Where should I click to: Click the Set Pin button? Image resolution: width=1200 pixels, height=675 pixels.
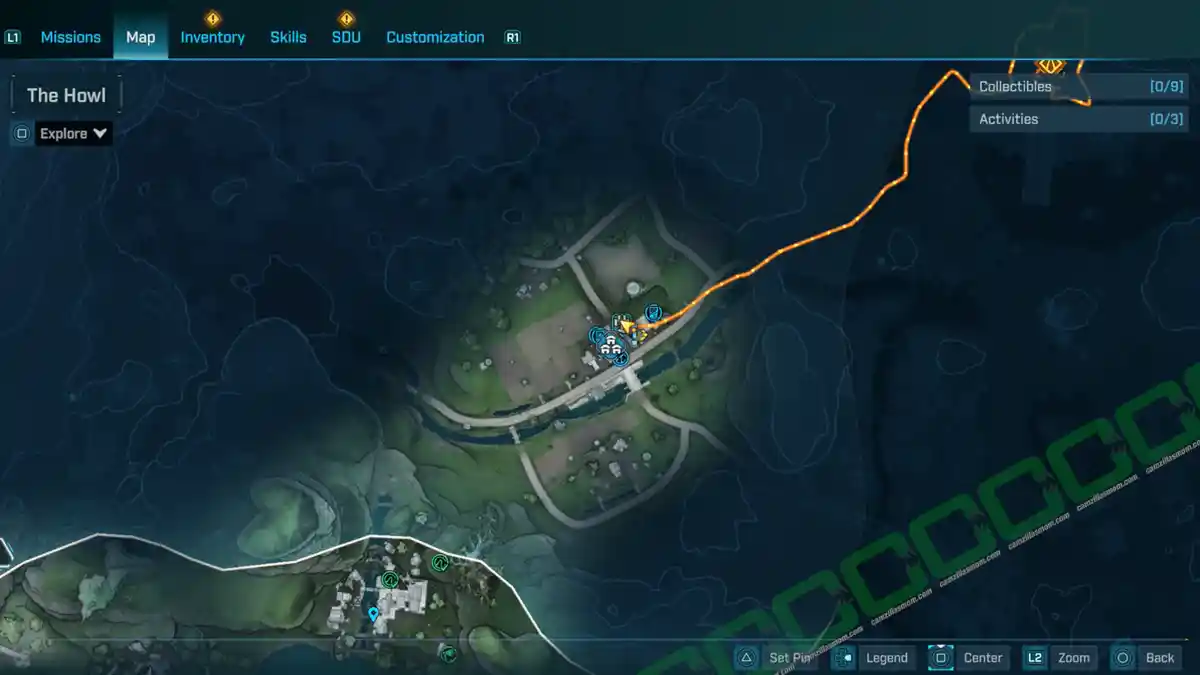coord(777,658)
